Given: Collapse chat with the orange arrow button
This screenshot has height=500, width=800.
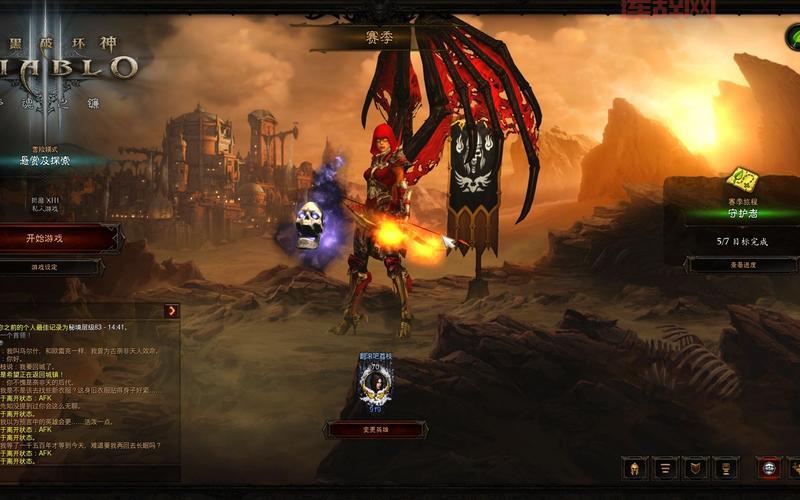Looking at the screenshot, I should 172,311.
